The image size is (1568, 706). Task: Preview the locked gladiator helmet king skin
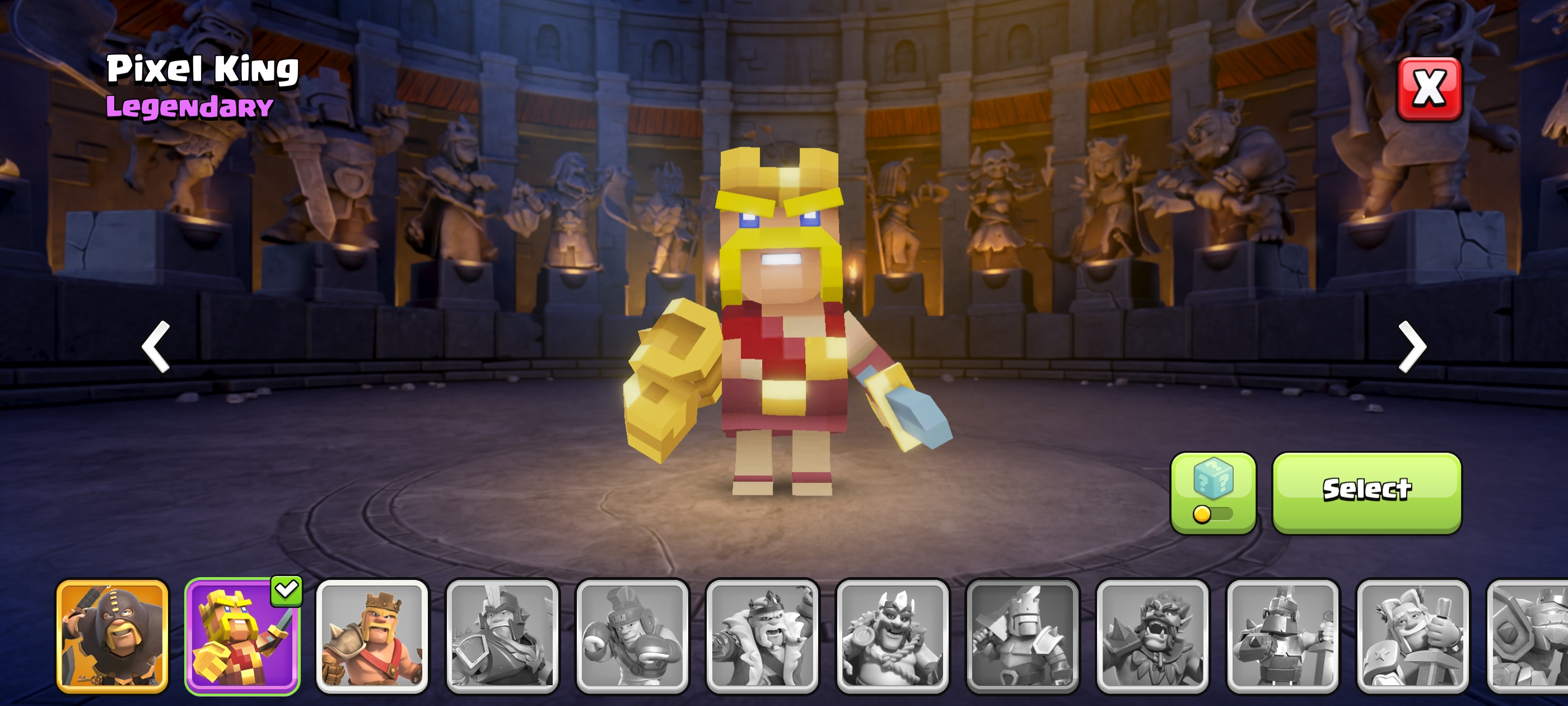point(502,635)
